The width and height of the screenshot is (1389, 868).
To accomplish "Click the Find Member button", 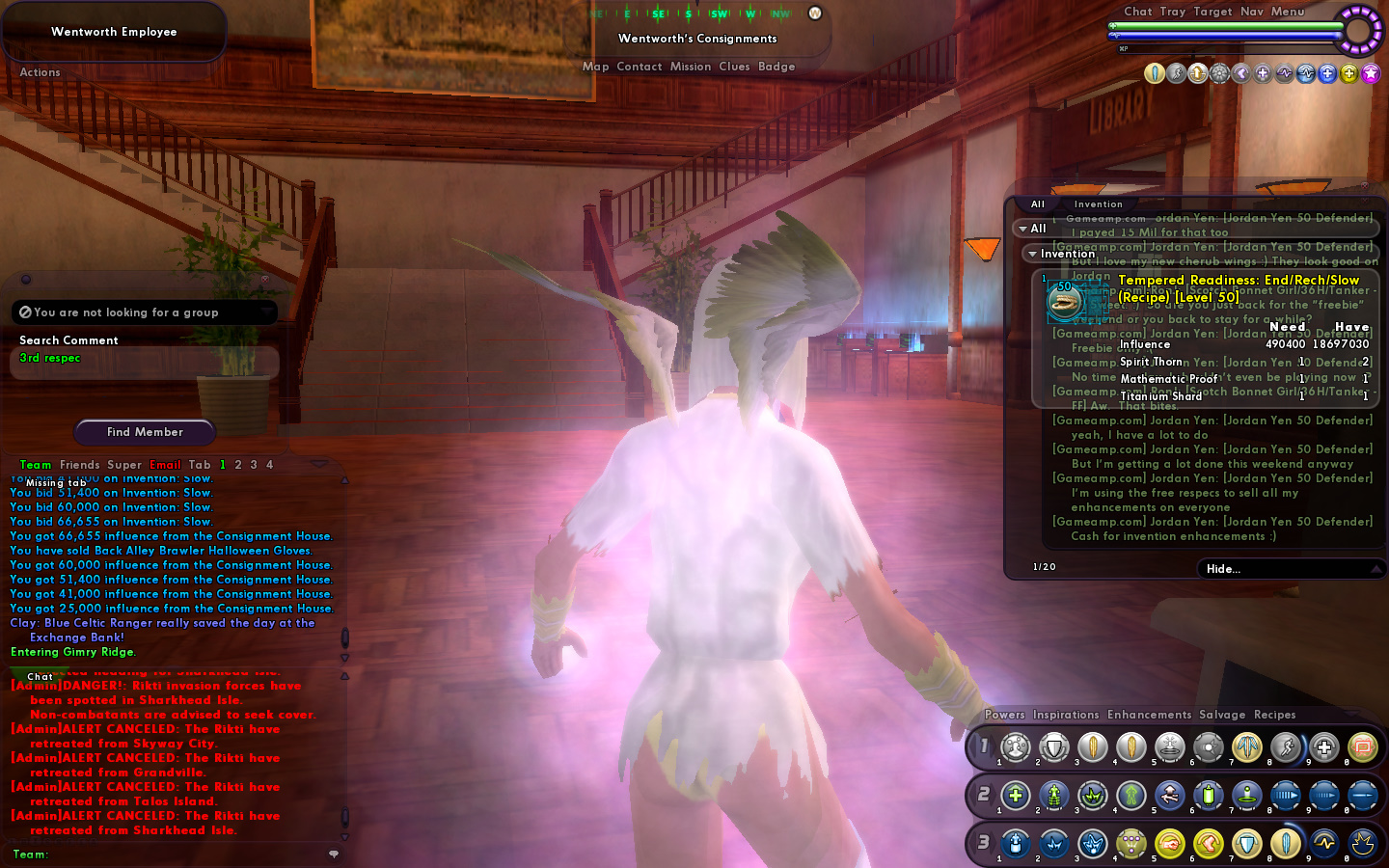I will tap(145, 432).
